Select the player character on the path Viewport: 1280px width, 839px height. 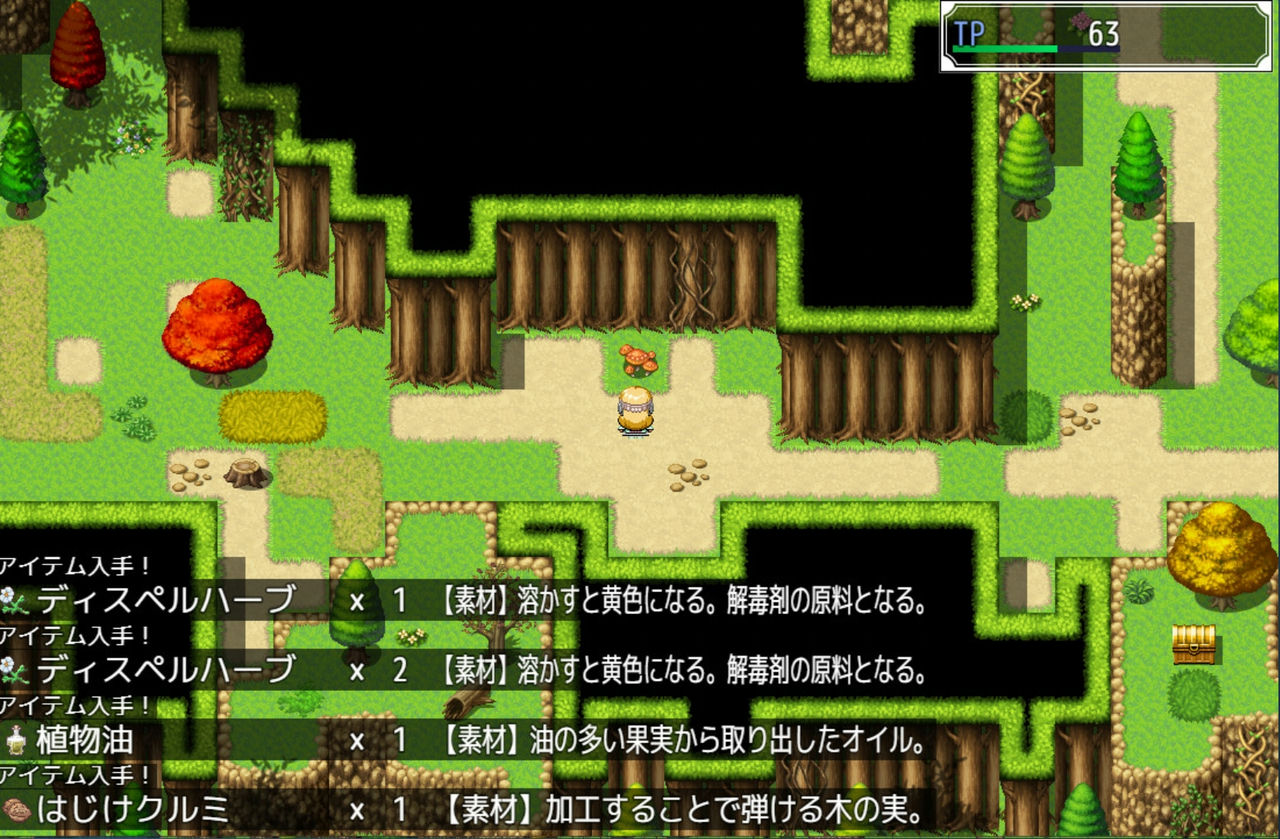pyautogui.click(x=635, y=410)
